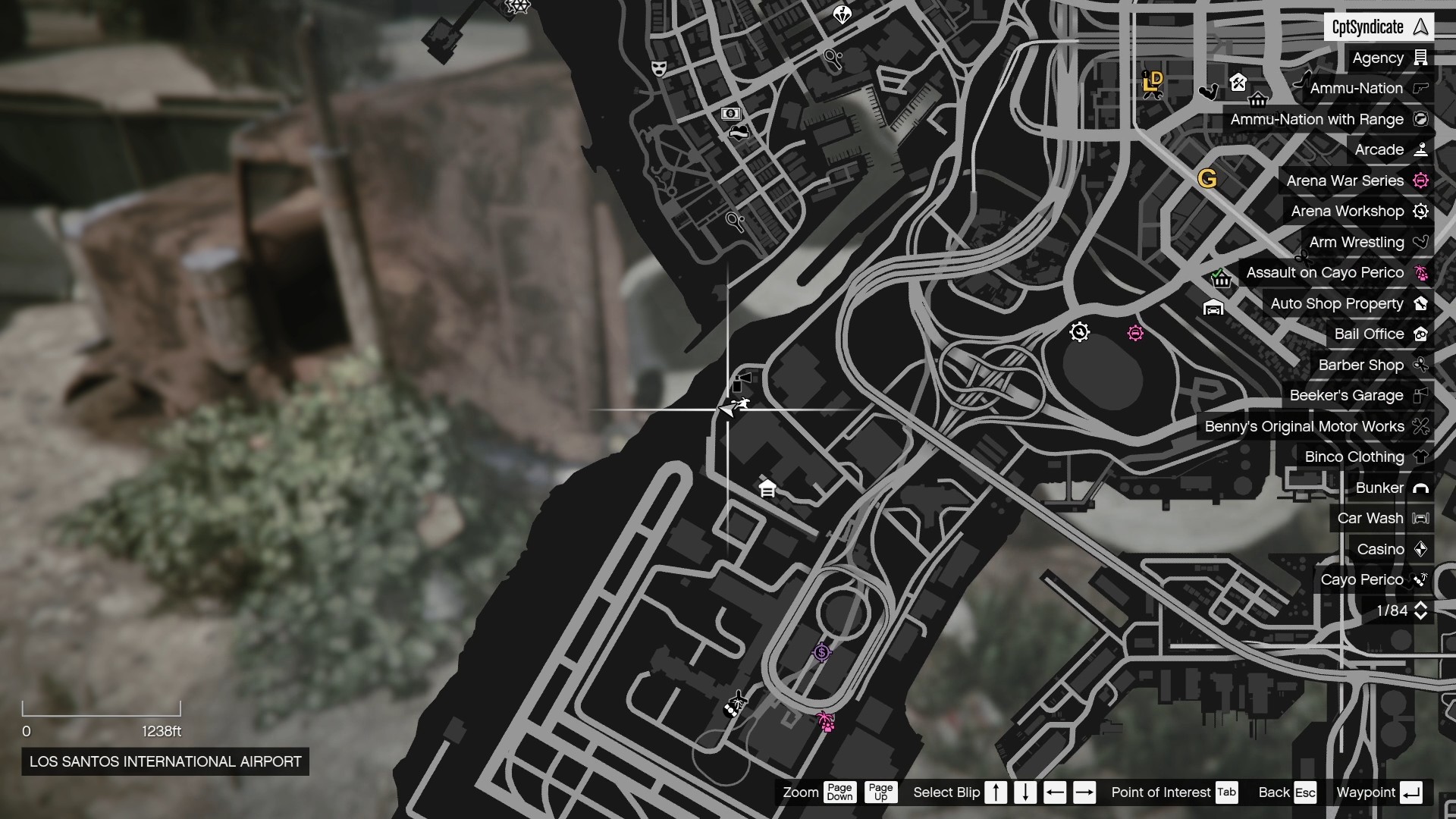
Task: Select the Bunker icon in the legend
Action: pyautogui.click(x=1422, y=488)
